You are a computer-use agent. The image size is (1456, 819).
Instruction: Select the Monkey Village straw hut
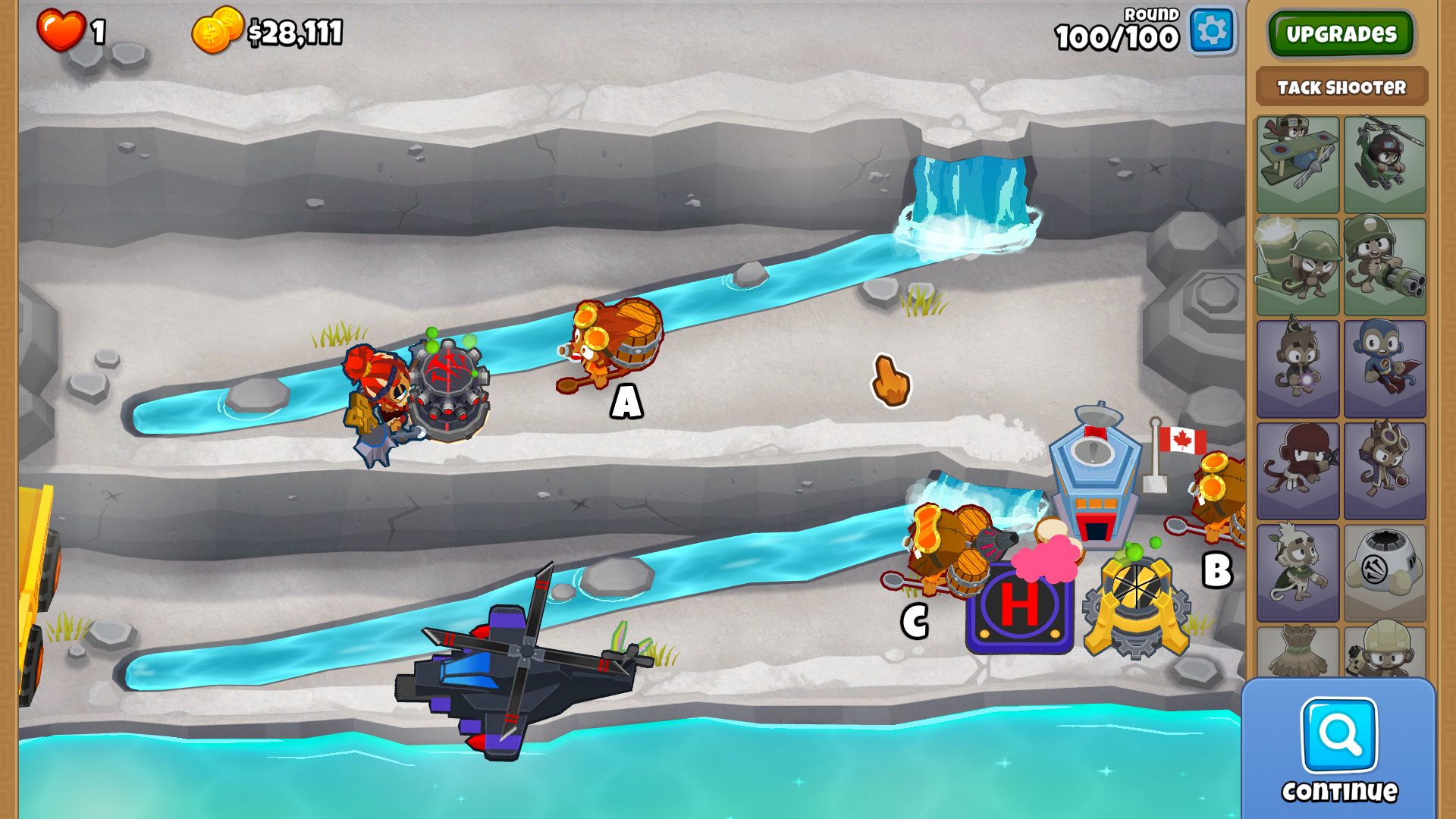(1298, 652)
